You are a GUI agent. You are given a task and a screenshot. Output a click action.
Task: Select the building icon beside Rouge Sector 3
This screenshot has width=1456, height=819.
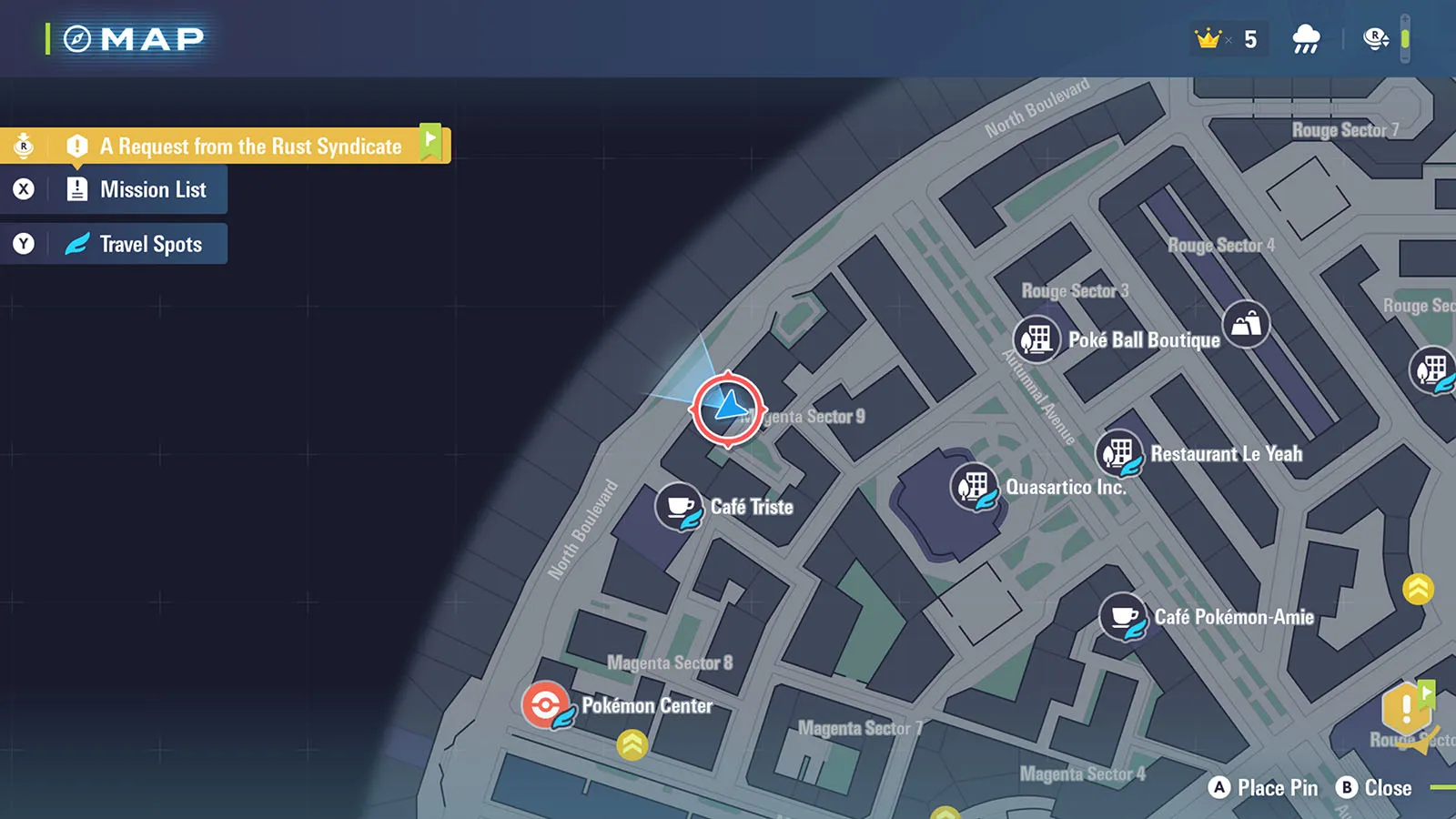point(1036,340)
